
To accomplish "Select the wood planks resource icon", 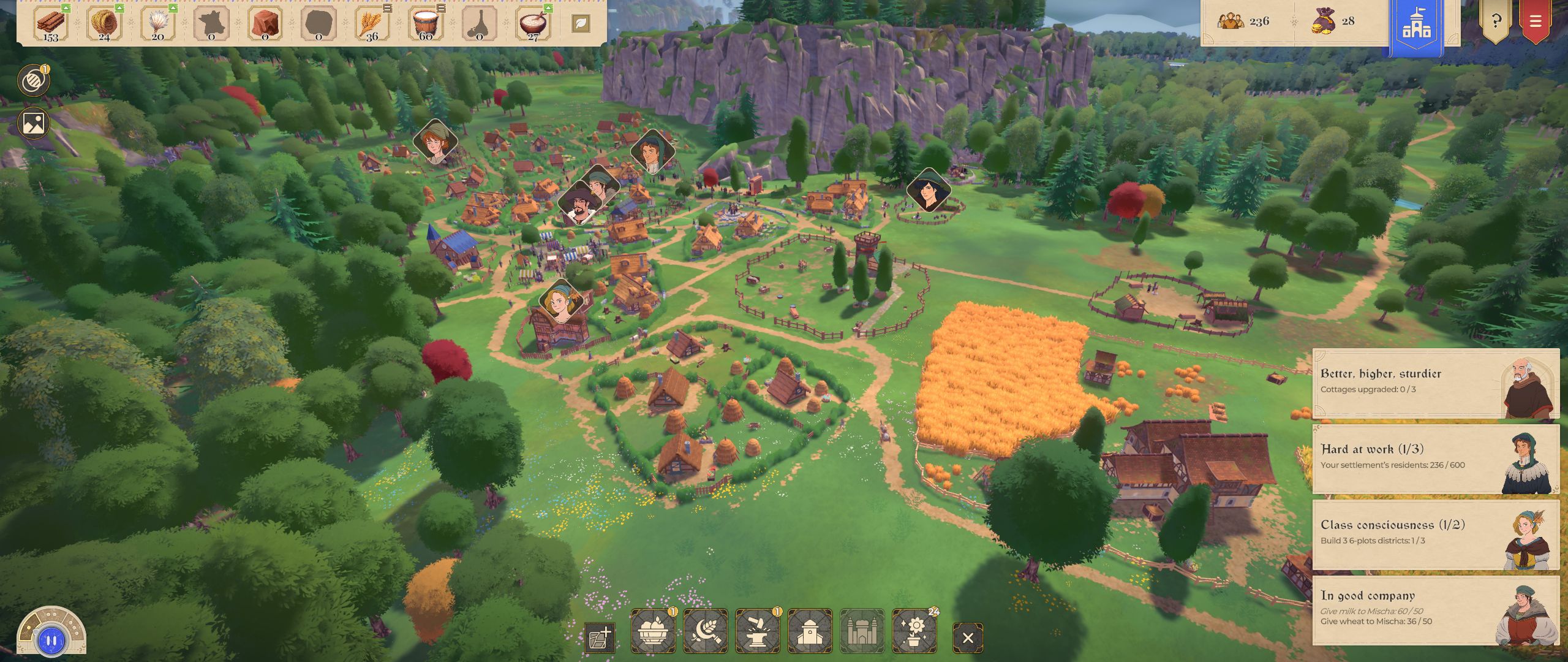I will [x=51, y=25].
